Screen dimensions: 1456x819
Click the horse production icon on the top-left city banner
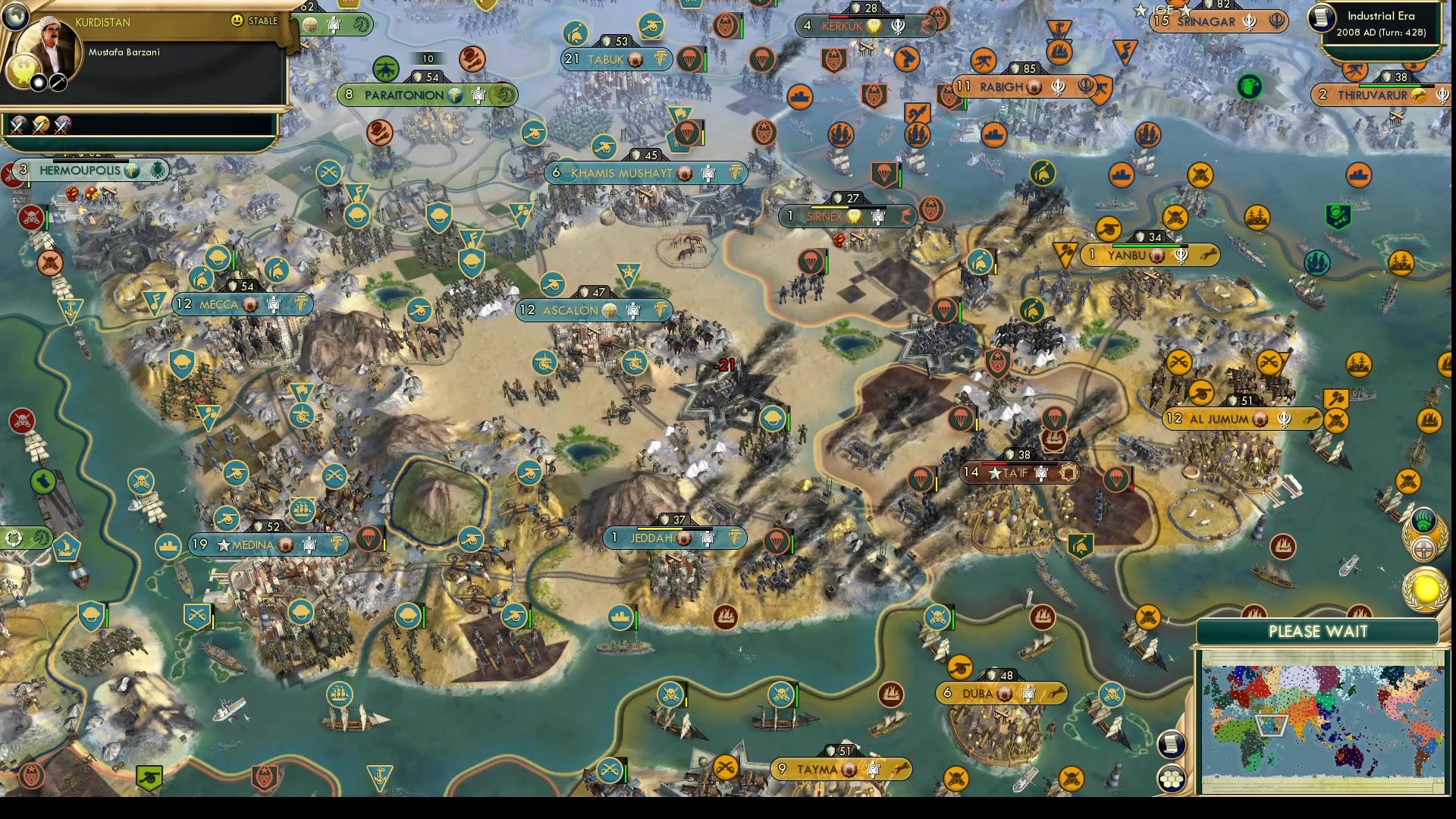(x=361, y=25)
